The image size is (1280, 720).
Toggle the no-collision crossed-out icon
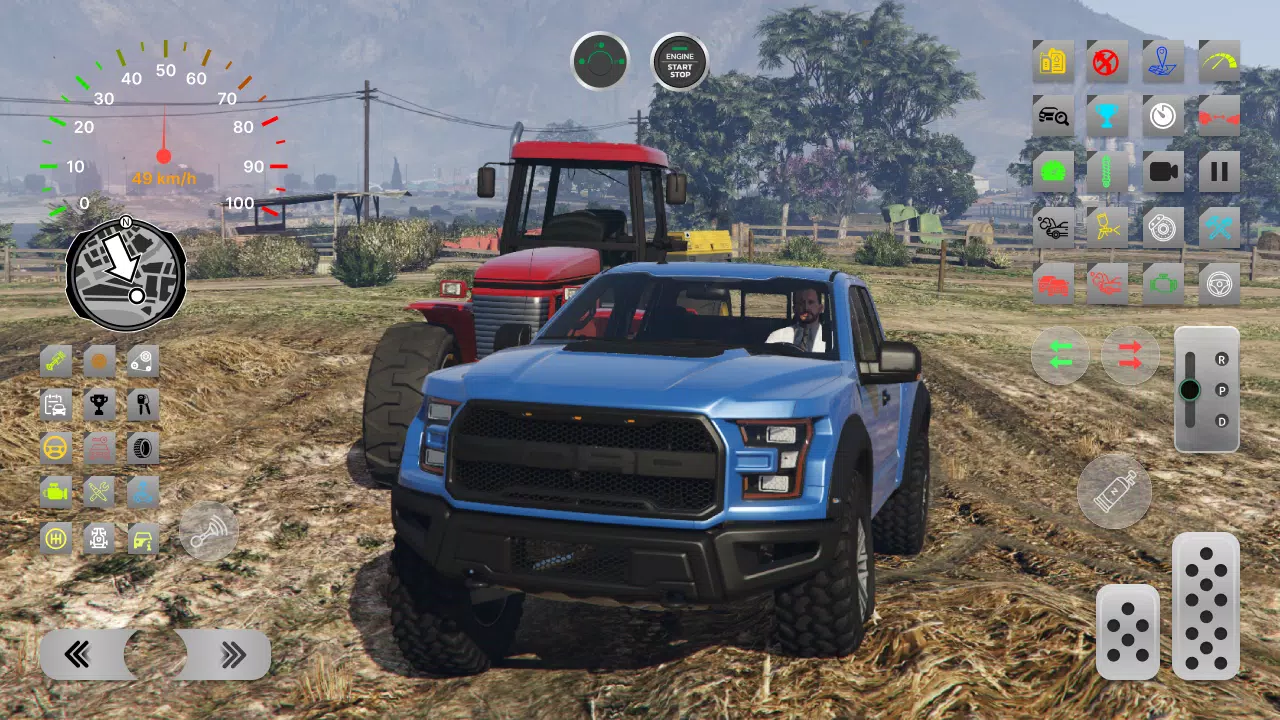[x=1107, y=62]
